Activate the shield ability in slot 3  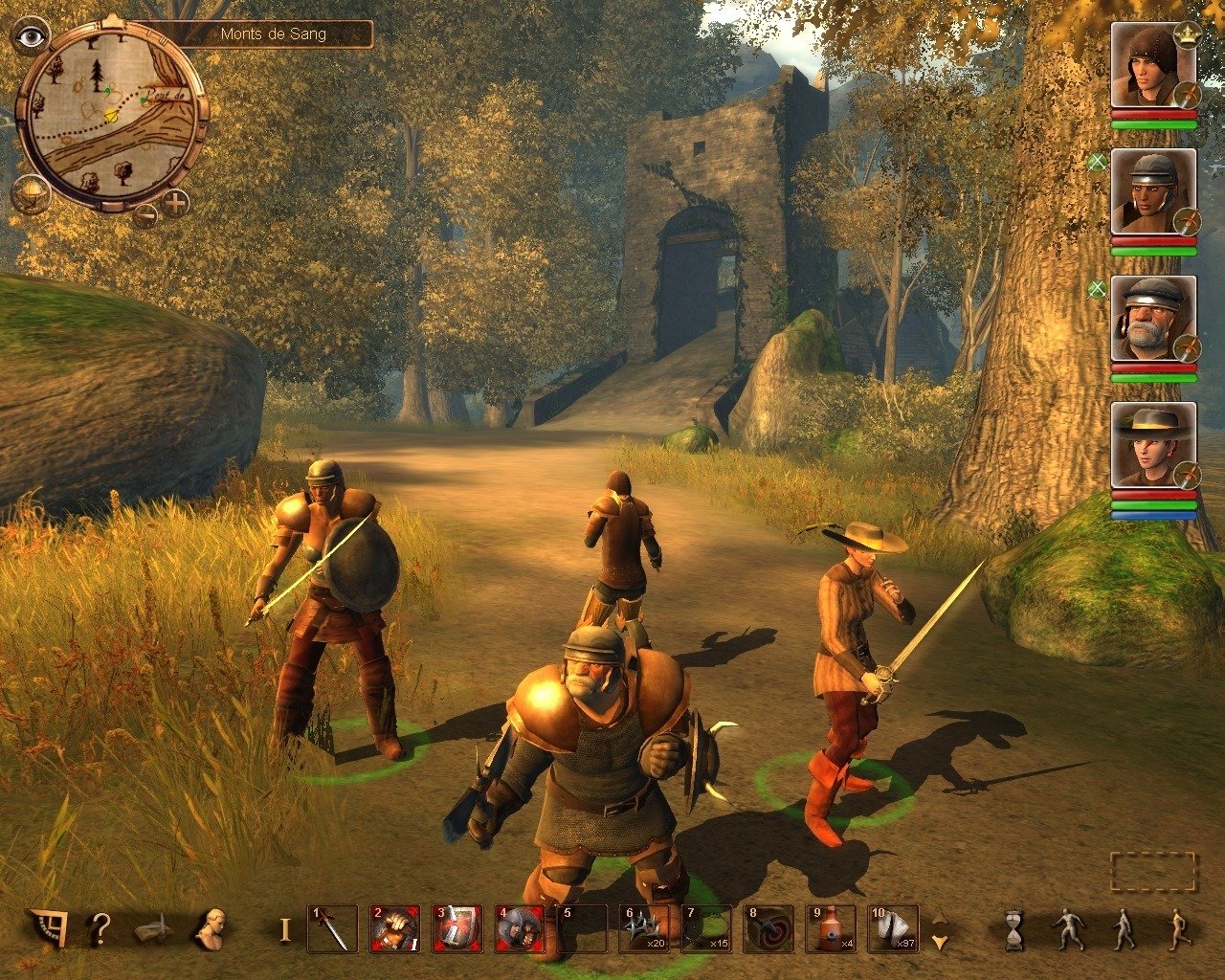(457, 928)
